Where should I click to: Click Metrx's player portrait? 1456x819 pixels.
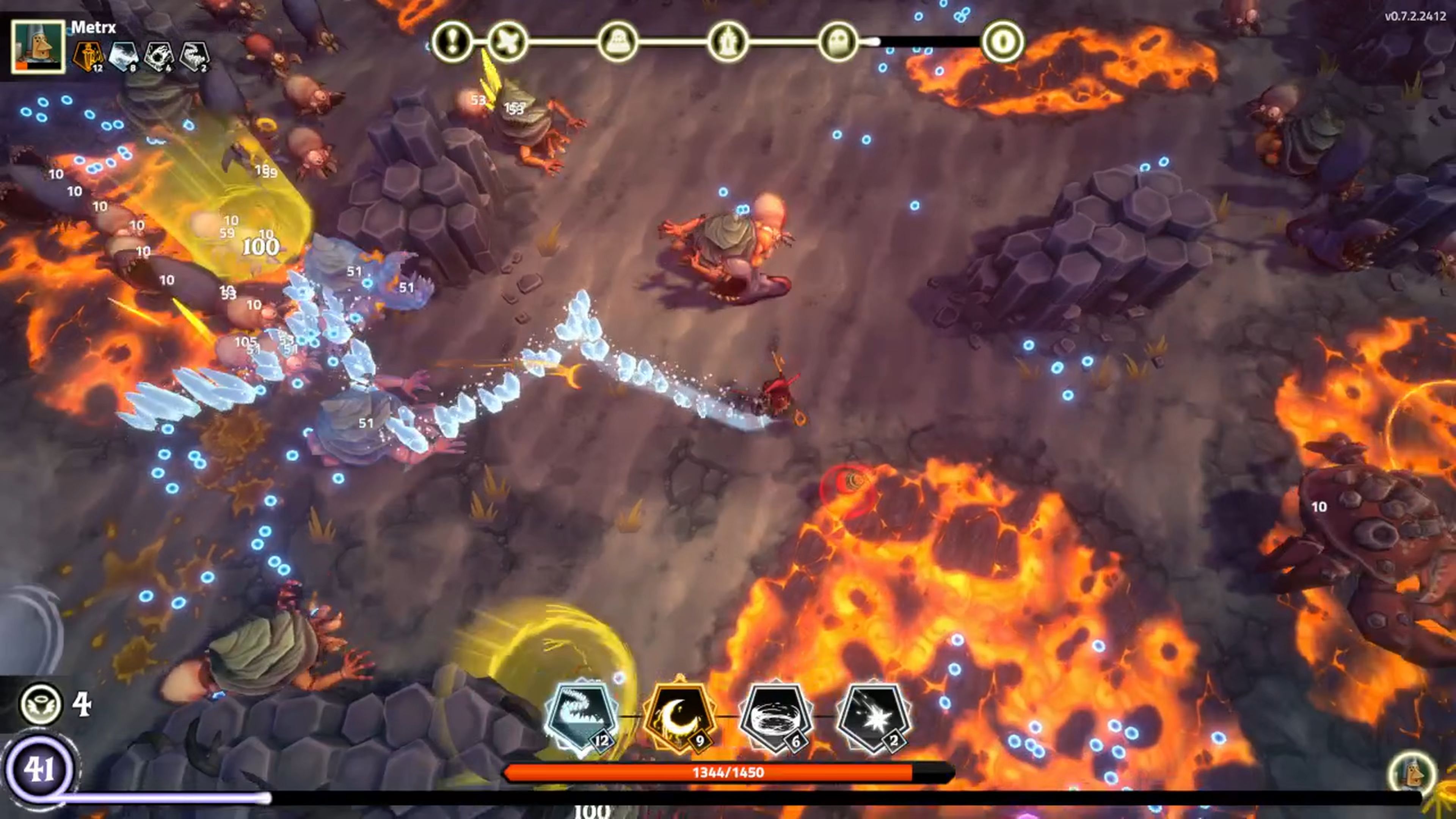tap(38, 46)
